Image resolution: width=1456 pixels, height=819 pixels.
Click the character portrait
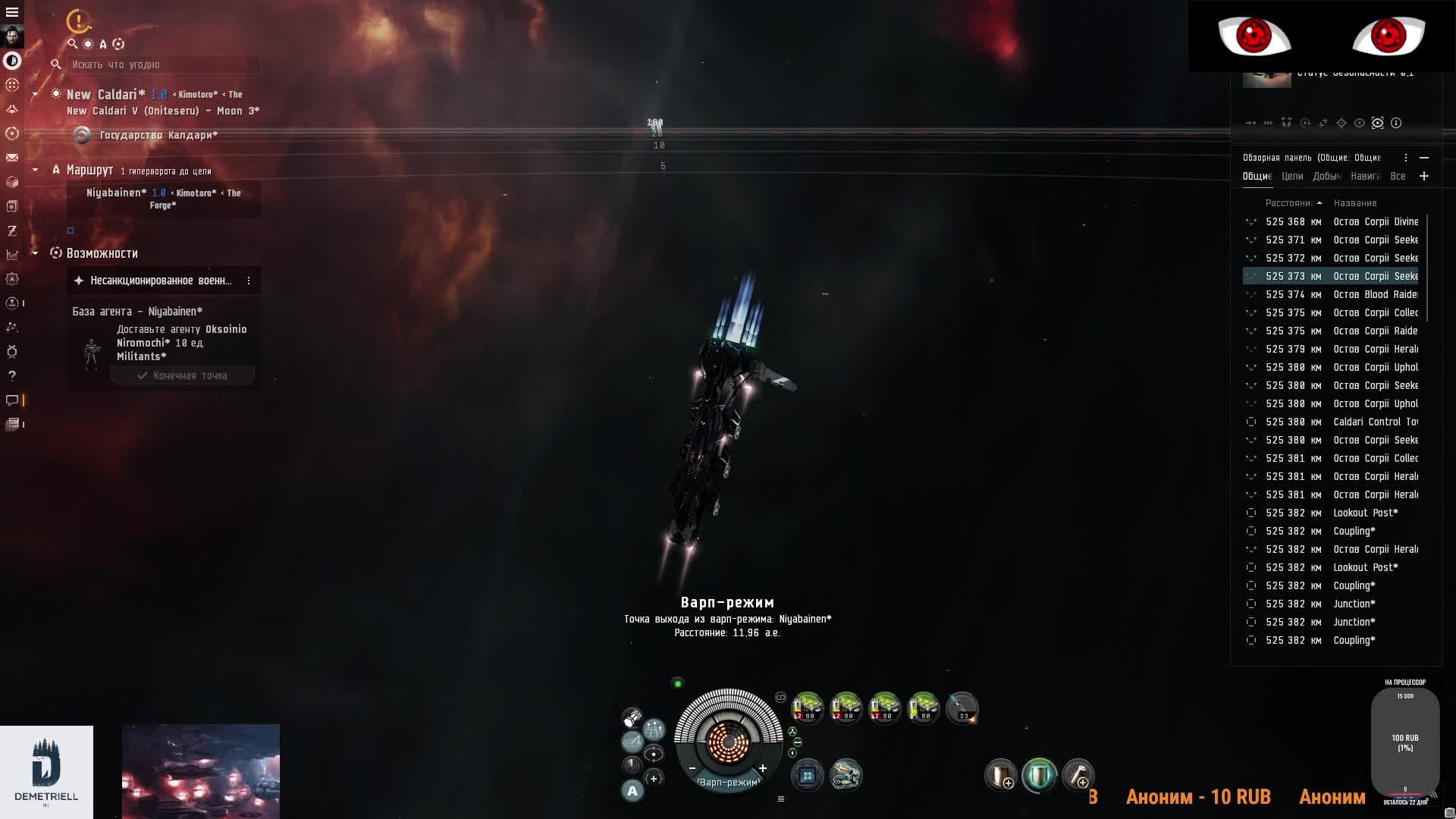(12, 36)
